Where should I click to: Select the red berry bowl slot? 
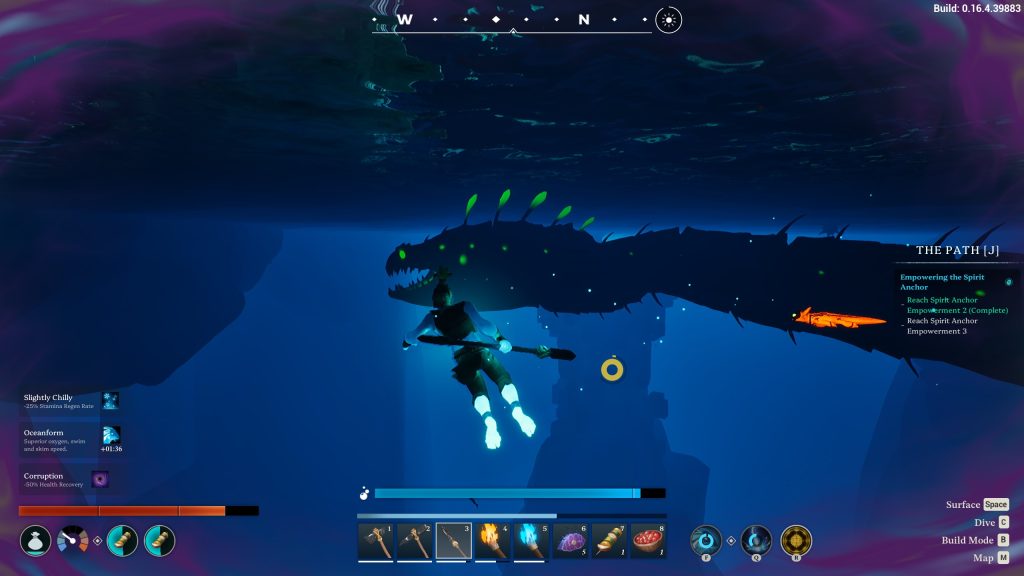tap(649, 541)
